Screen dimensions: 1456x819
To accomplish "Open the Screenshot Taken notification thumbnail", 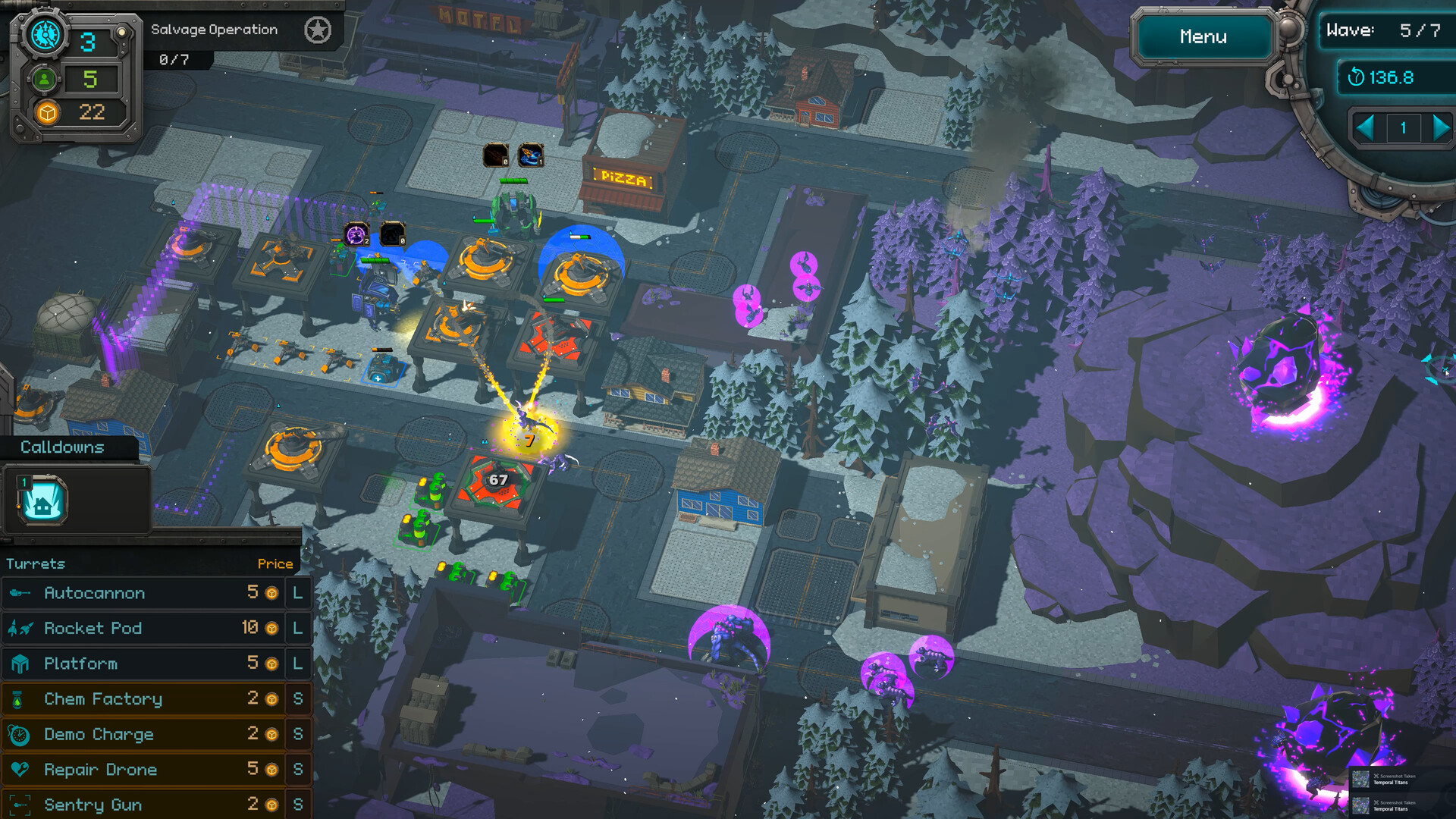I will tap(1360, 779).
